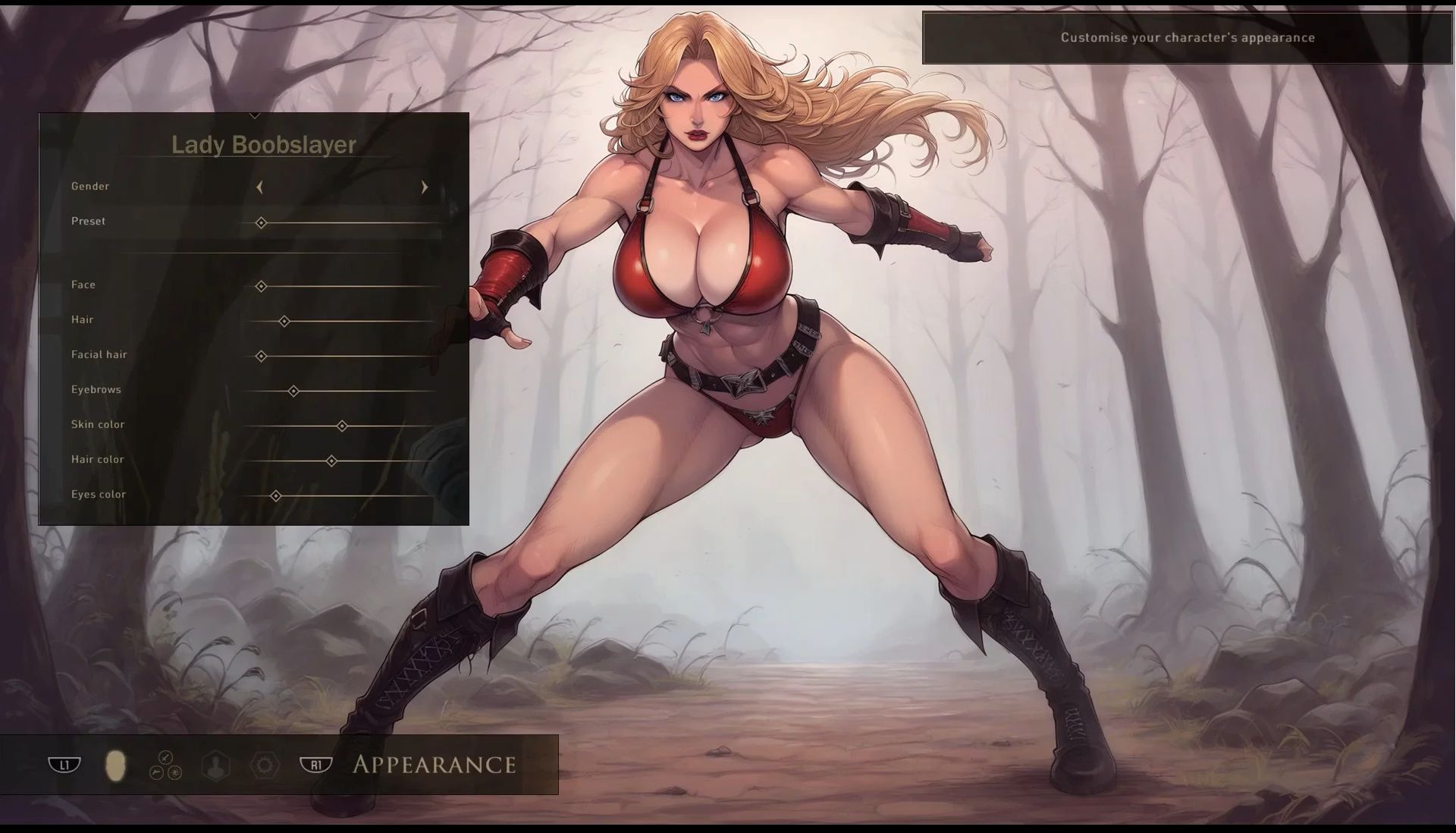Adjust the Eyes color slider handle
Screen dimensions: 1456x833
click(276, 496)
